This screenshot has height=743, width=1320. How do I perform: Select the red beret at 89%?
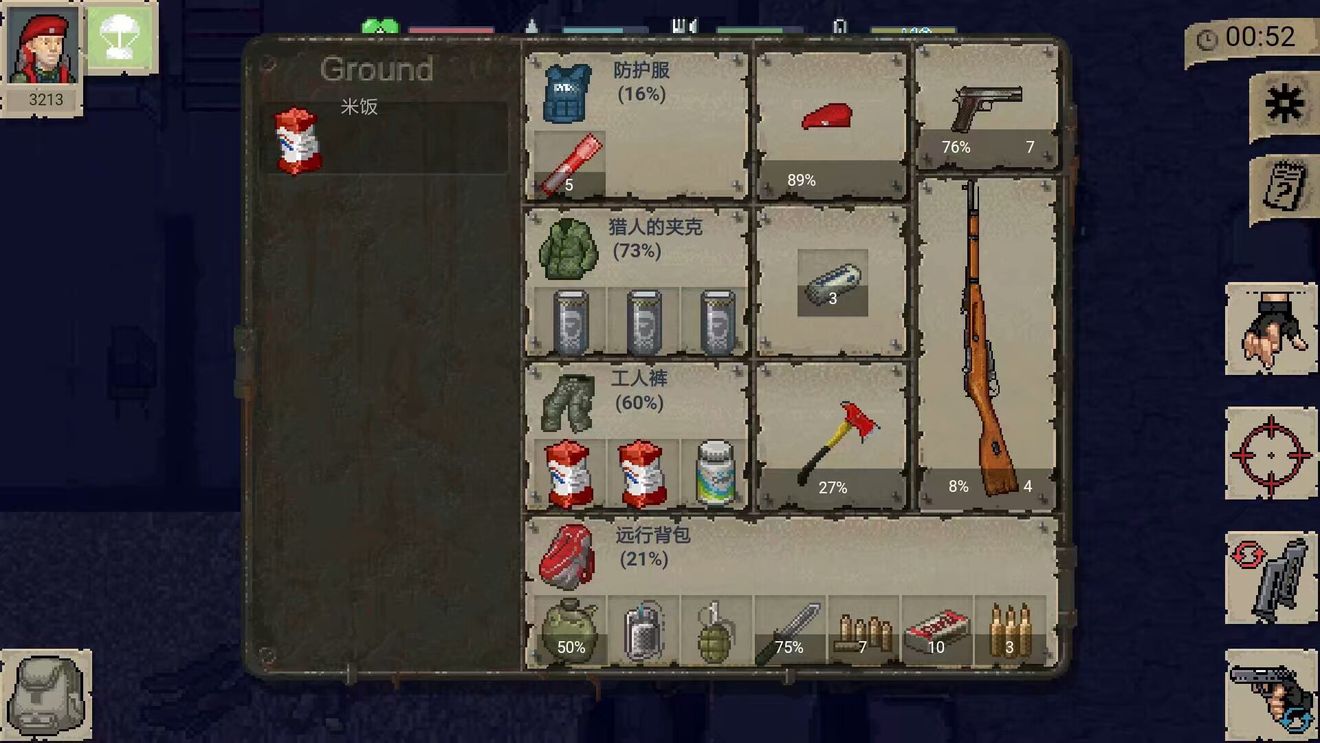point(830,115)
